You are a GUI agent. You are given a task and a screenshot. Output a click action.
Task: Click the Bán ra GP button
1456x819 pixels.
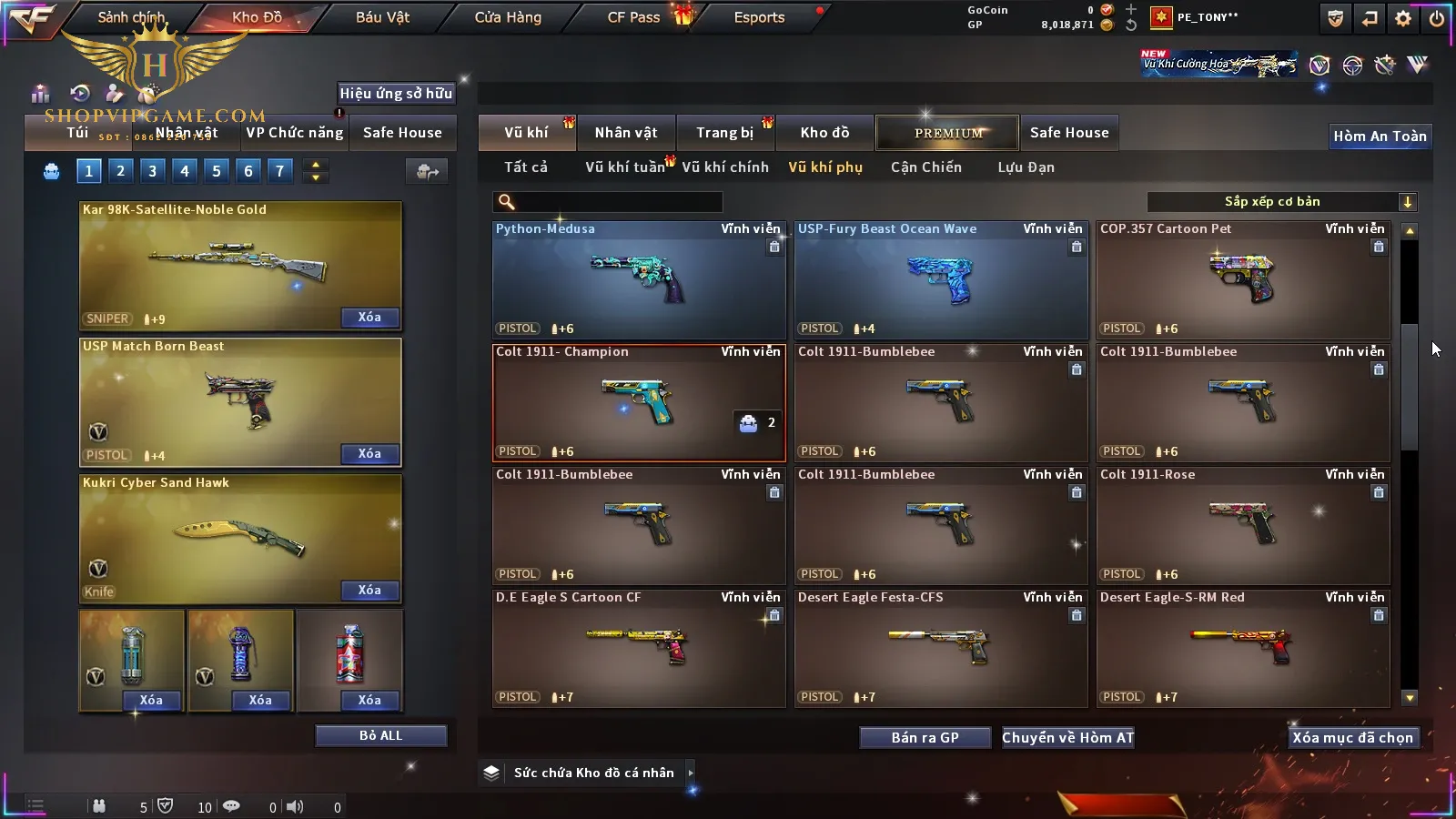tap(925, 737)
